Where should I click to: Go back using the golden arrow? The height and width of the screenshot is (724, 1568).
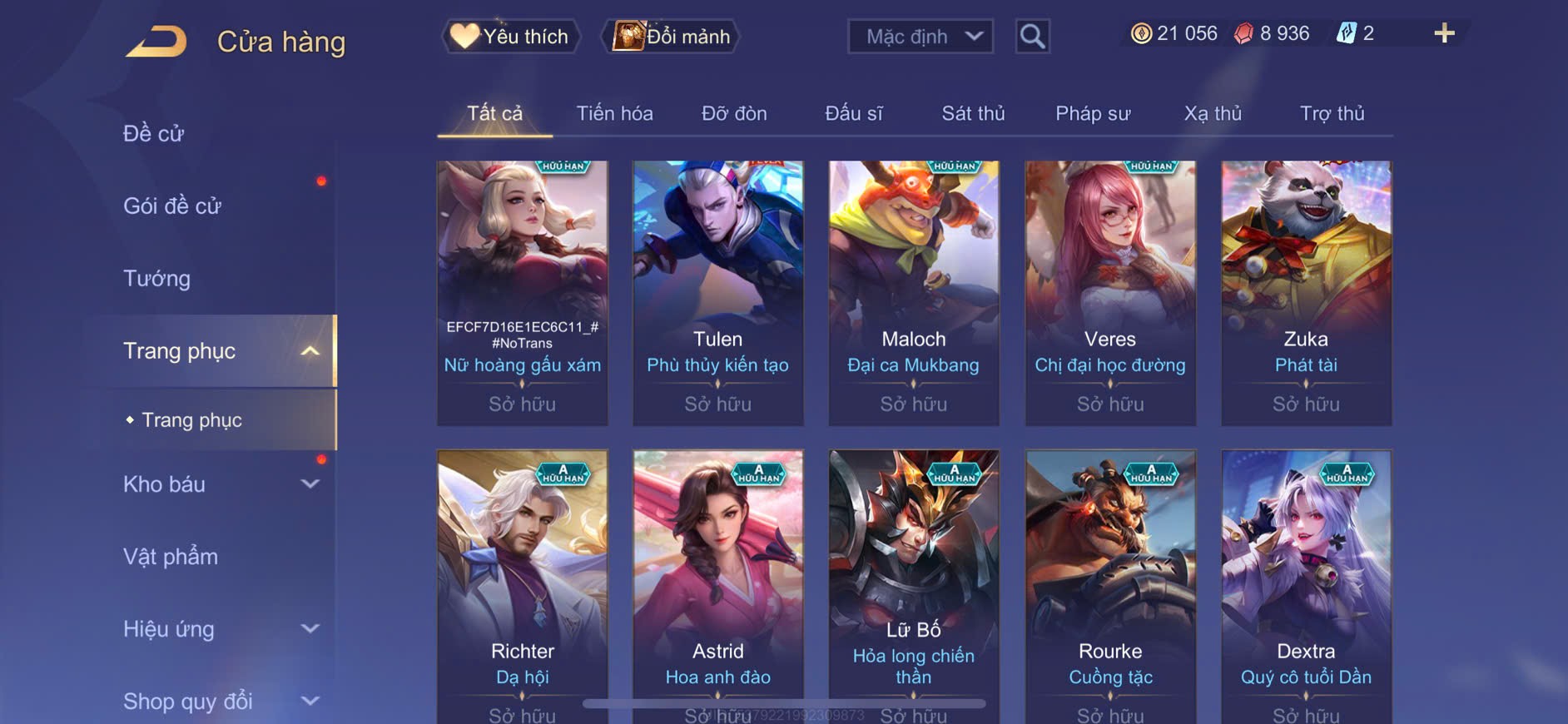tap(156, 42)
